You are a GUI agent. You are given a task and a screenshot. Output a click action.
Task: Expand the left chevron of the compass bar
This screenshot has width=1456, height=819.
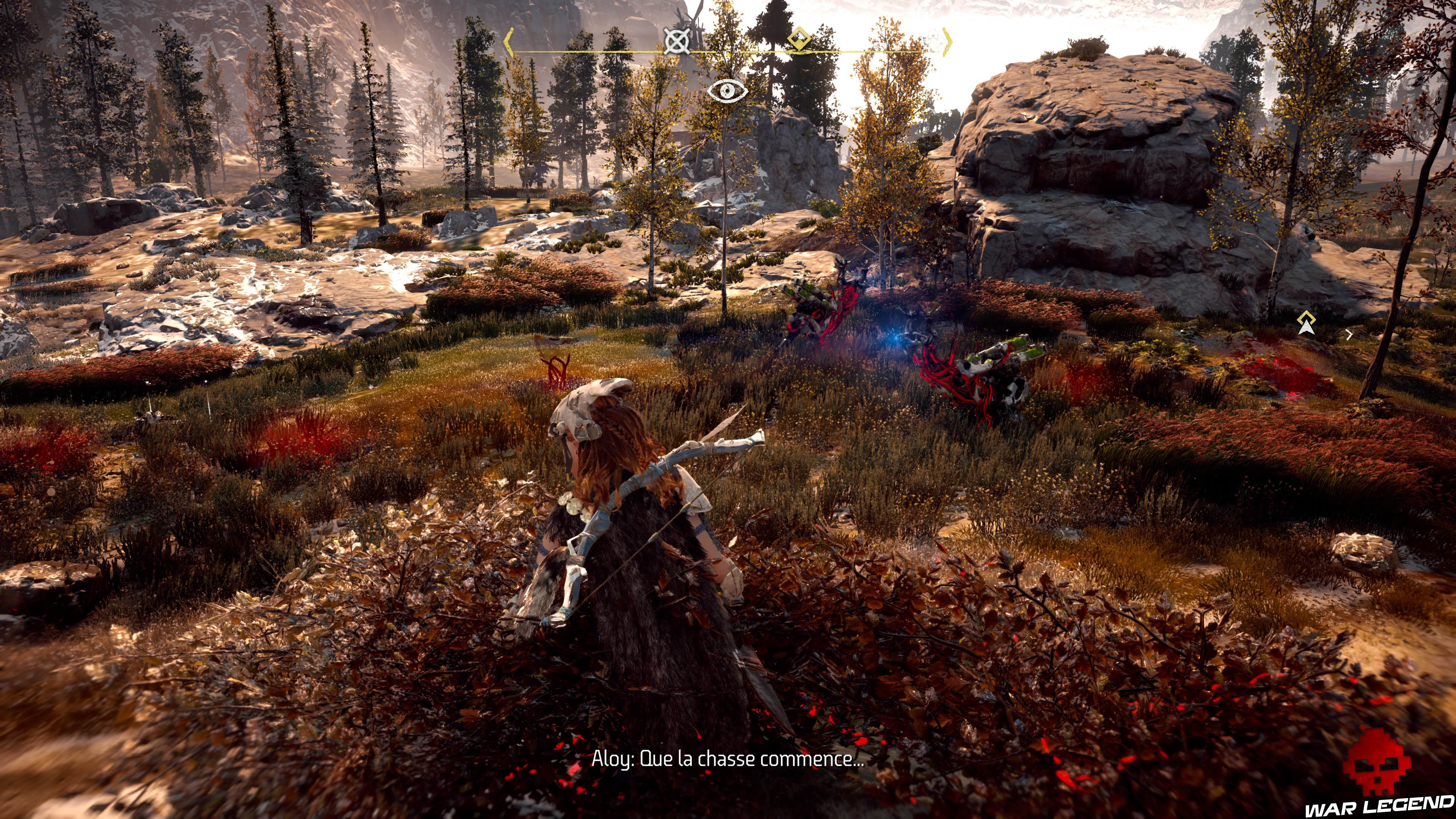(509, 42)
